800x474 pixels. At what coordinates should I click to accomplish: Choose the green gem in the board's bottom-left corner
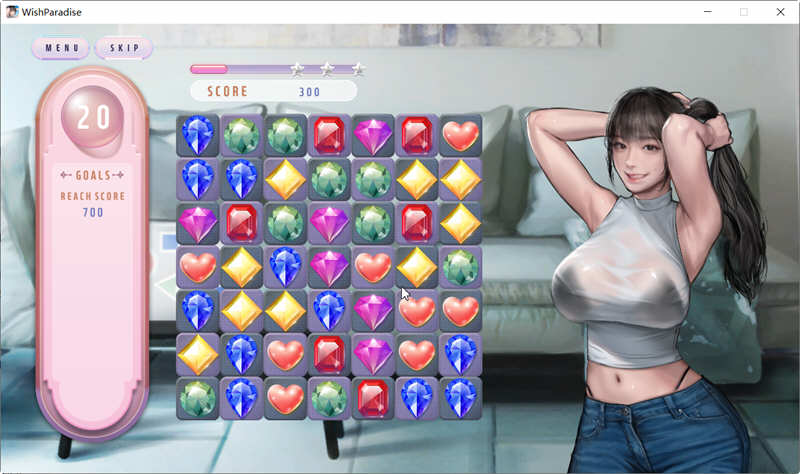[x=198, y=398]
